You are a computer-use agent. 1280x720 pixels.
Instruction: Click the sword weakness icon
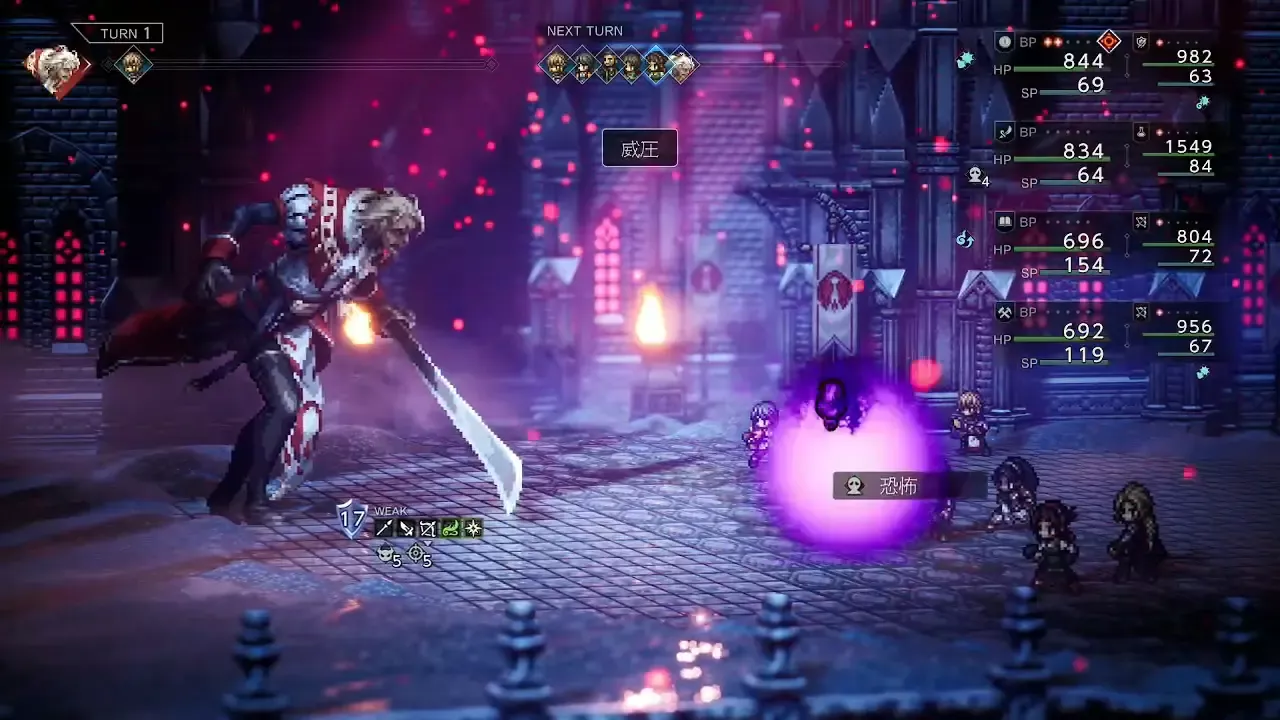click(x=406, y=528)
